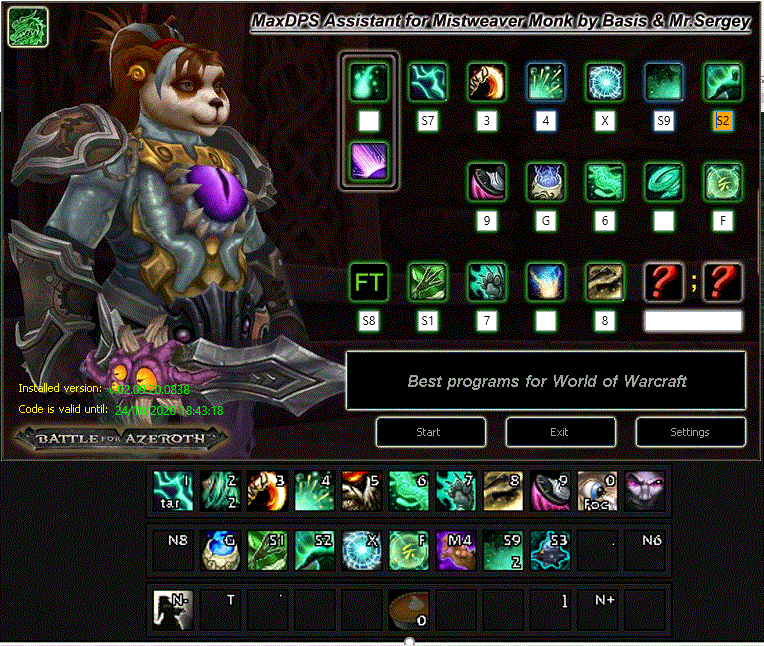Select the eyeball slot labeled Foc
The height and width of the screenshot is (646, 764).
(x=597, y=492)
